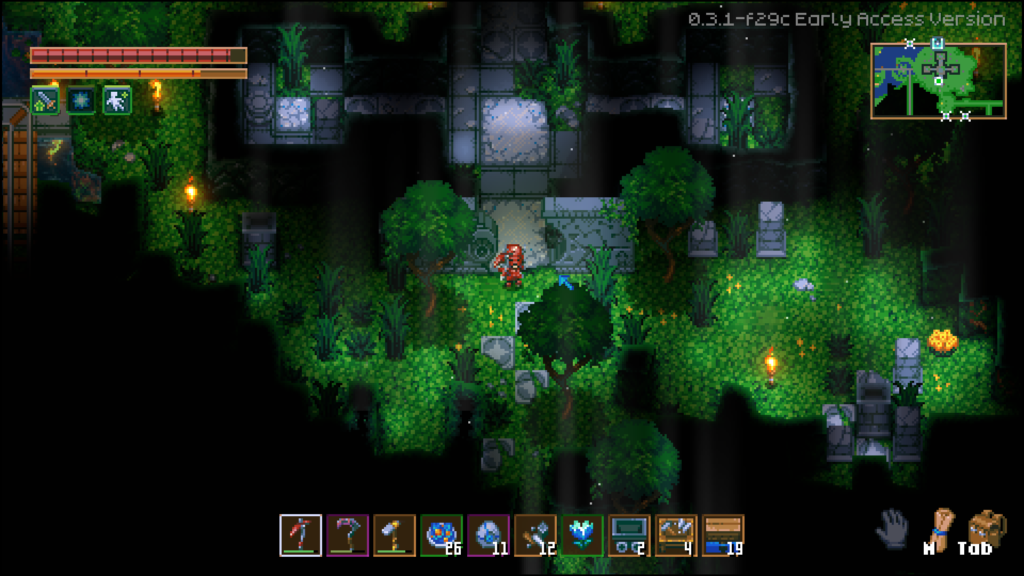The width and height of the screenshot is (1024, 576).
Task: Click the sword damage buff icon
Action: (45, 100)
